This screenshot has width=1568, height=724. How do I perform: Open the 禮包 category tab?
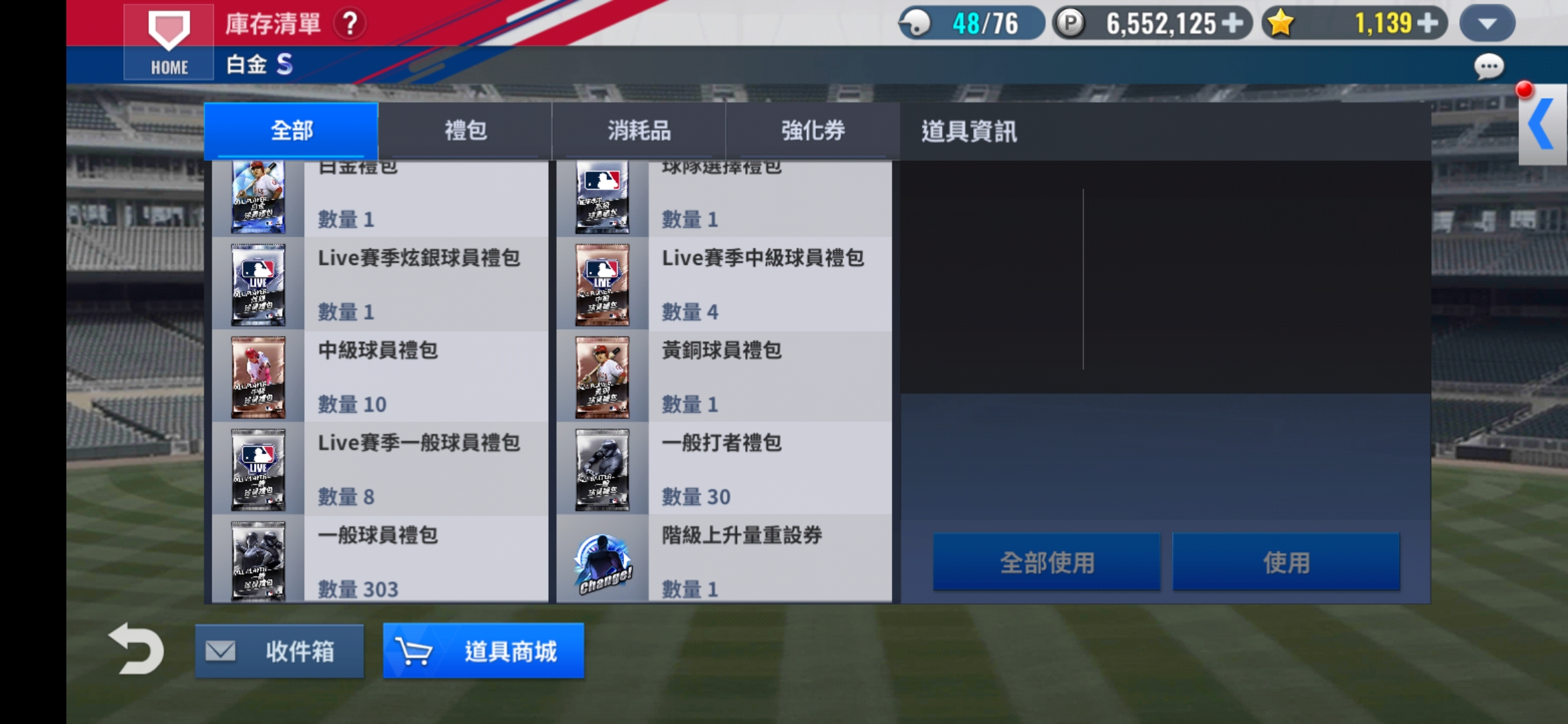coord(464,130)
